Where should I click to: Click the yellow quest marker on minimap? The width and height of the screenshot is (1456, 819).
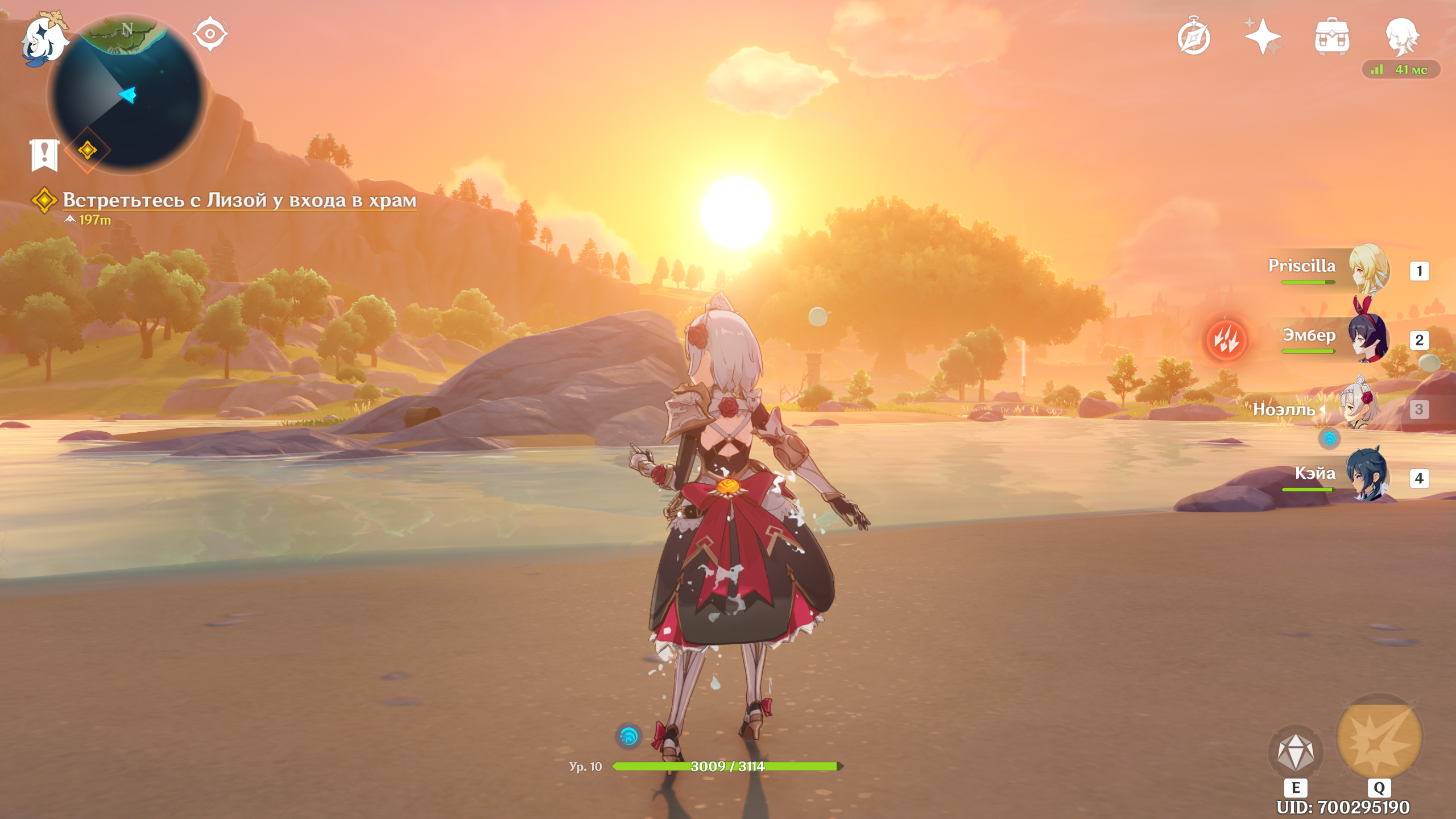tap(88, 150)
